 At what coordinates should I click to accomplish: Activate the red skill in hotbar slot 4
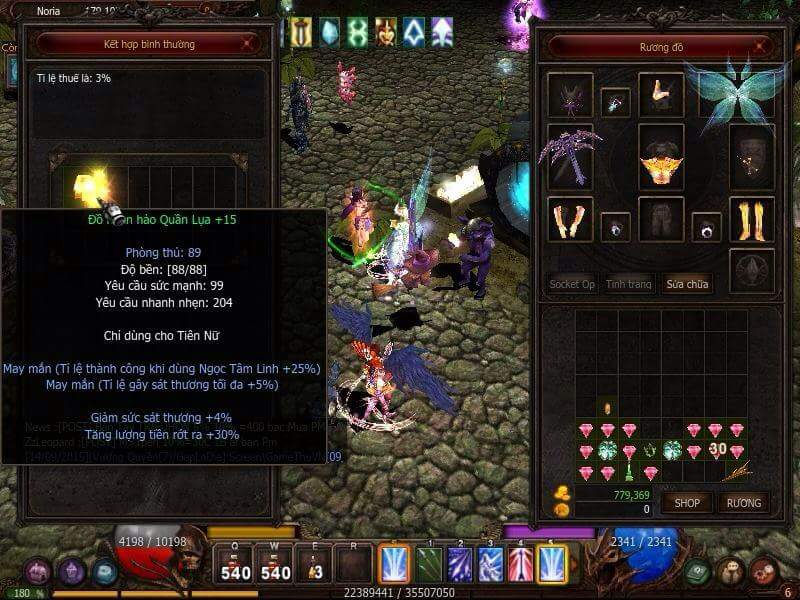click(521, 564)
